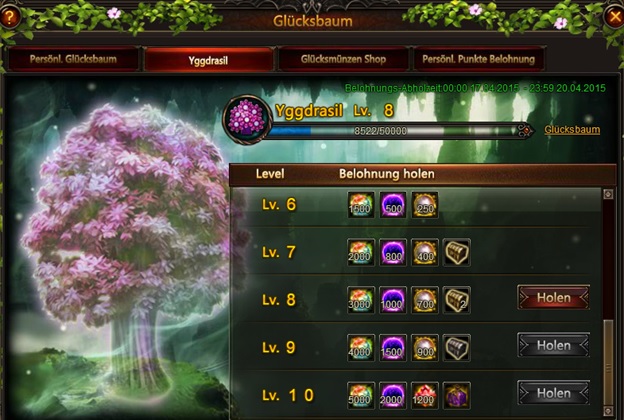Show Persönl. Punkte Belohnung tab
The width and height of the screenshot is (624, 420).
pos(478,59)
